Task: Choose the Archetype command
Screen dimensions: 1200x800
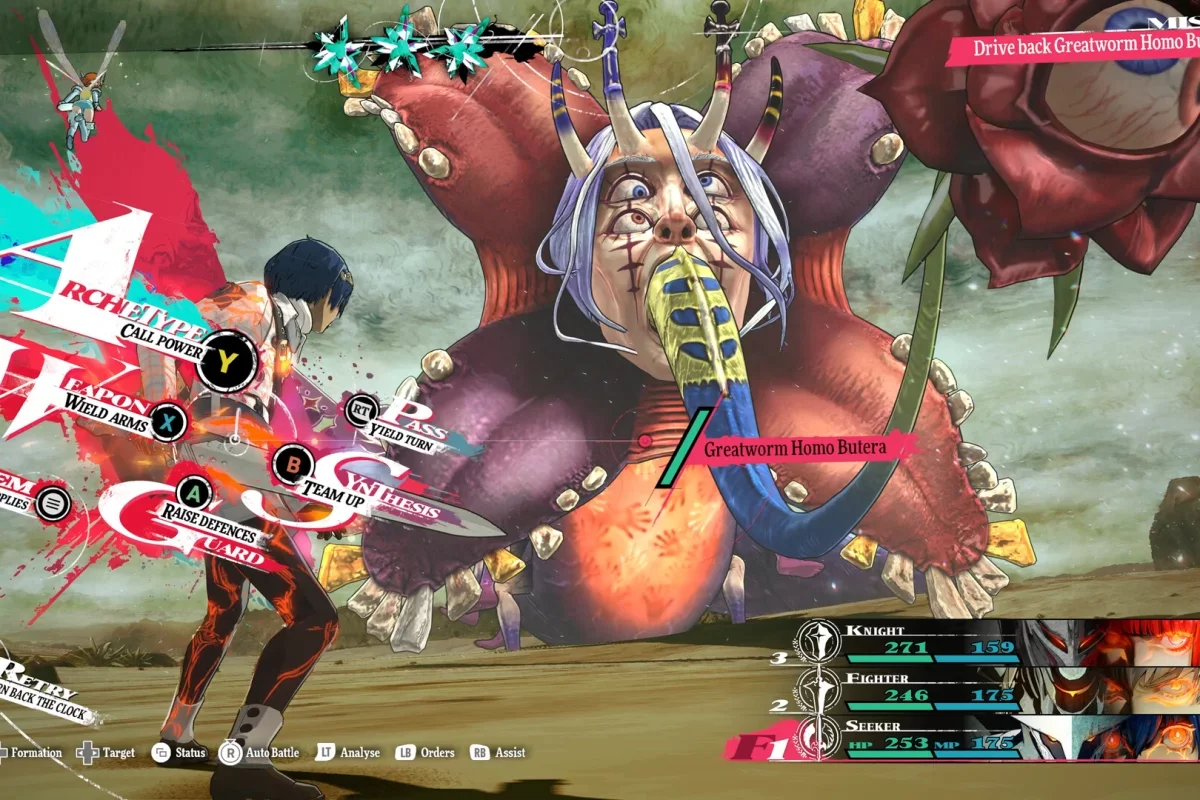Action: click(227, 362)
